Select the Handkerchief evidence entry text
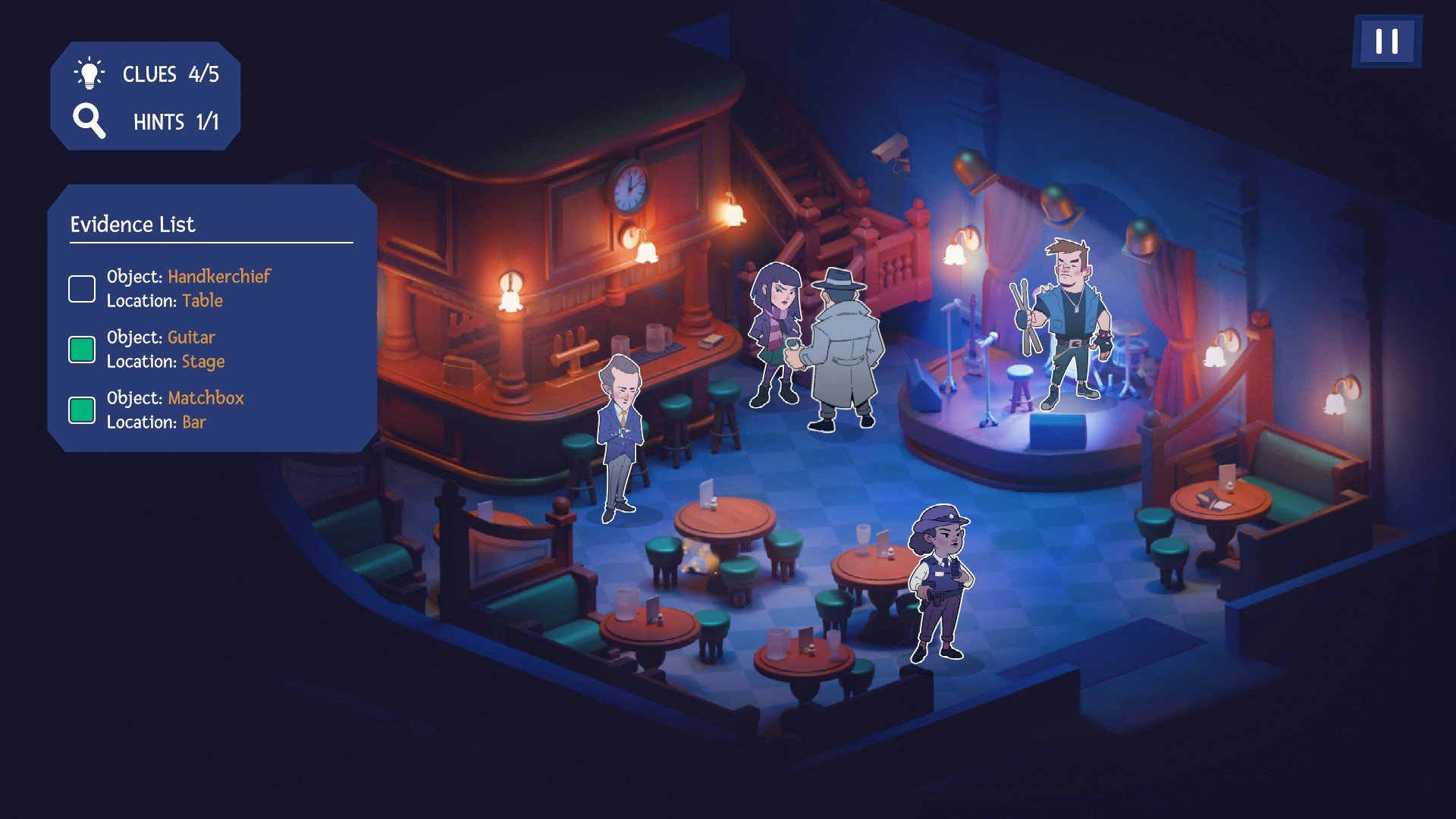The image size is (1456, 819). 188,288
